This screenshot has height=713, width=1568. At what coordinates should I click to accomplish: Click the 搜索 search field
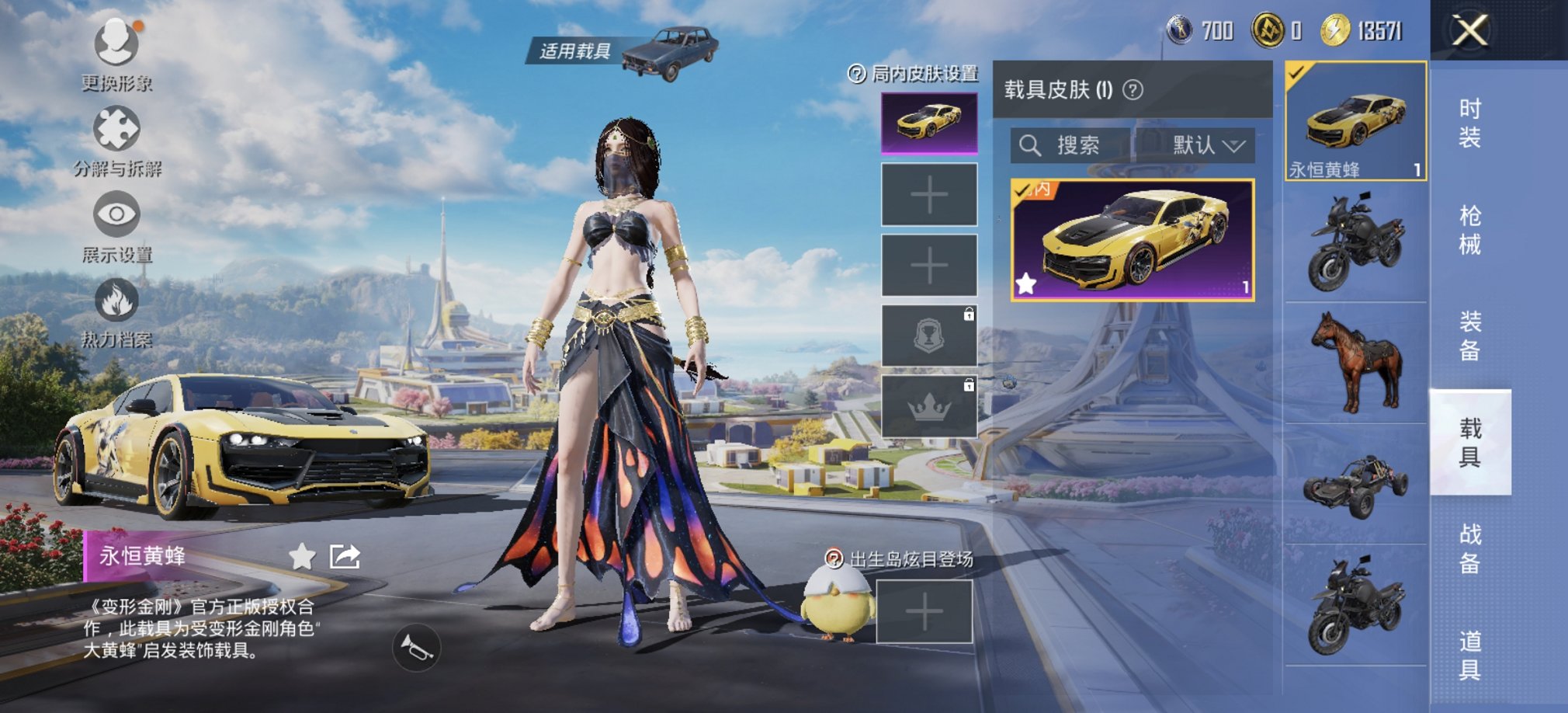(x=1071, y=145)
